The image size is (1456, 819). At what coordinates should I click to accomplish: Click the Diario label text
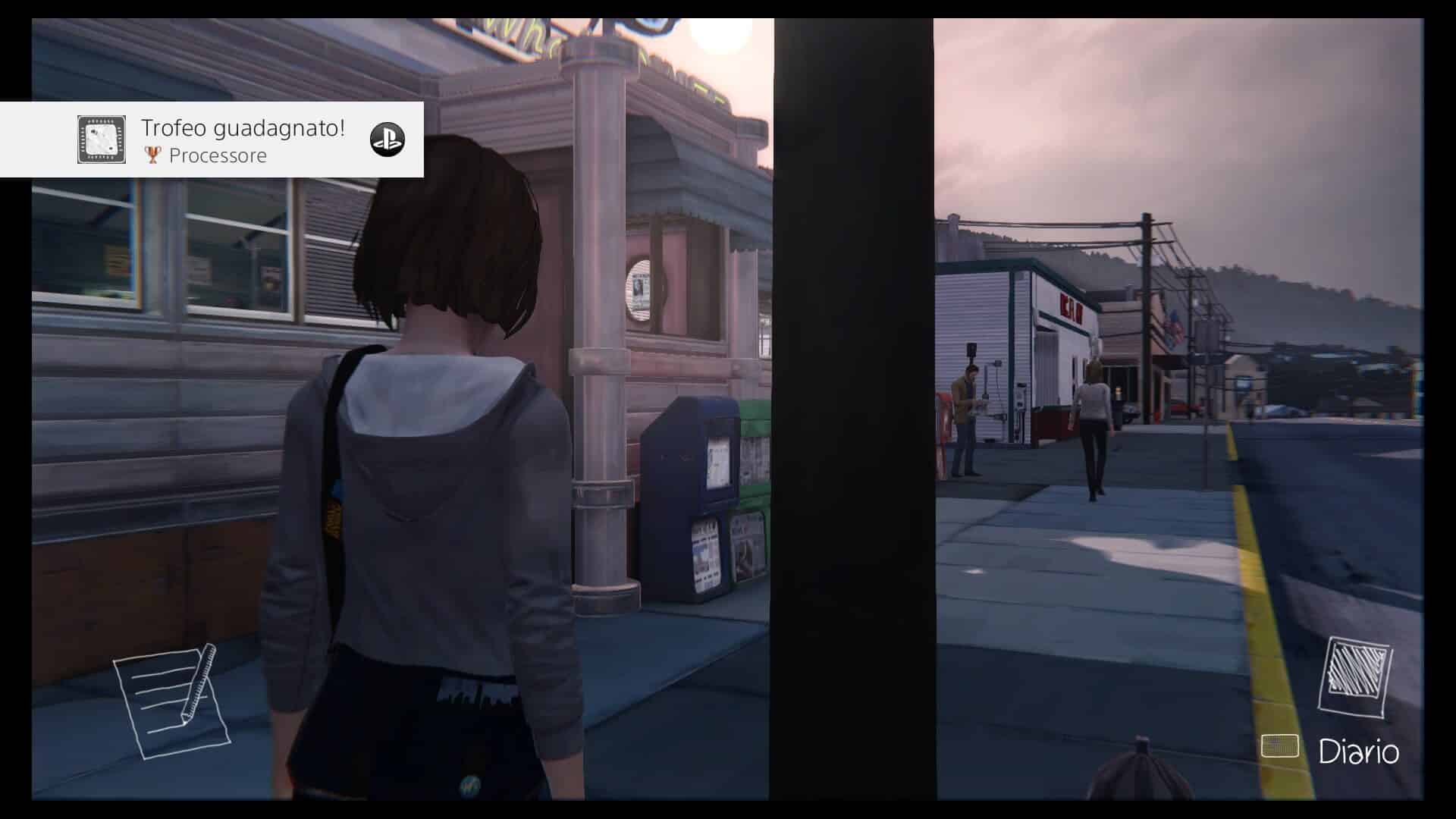[1360, 752]
